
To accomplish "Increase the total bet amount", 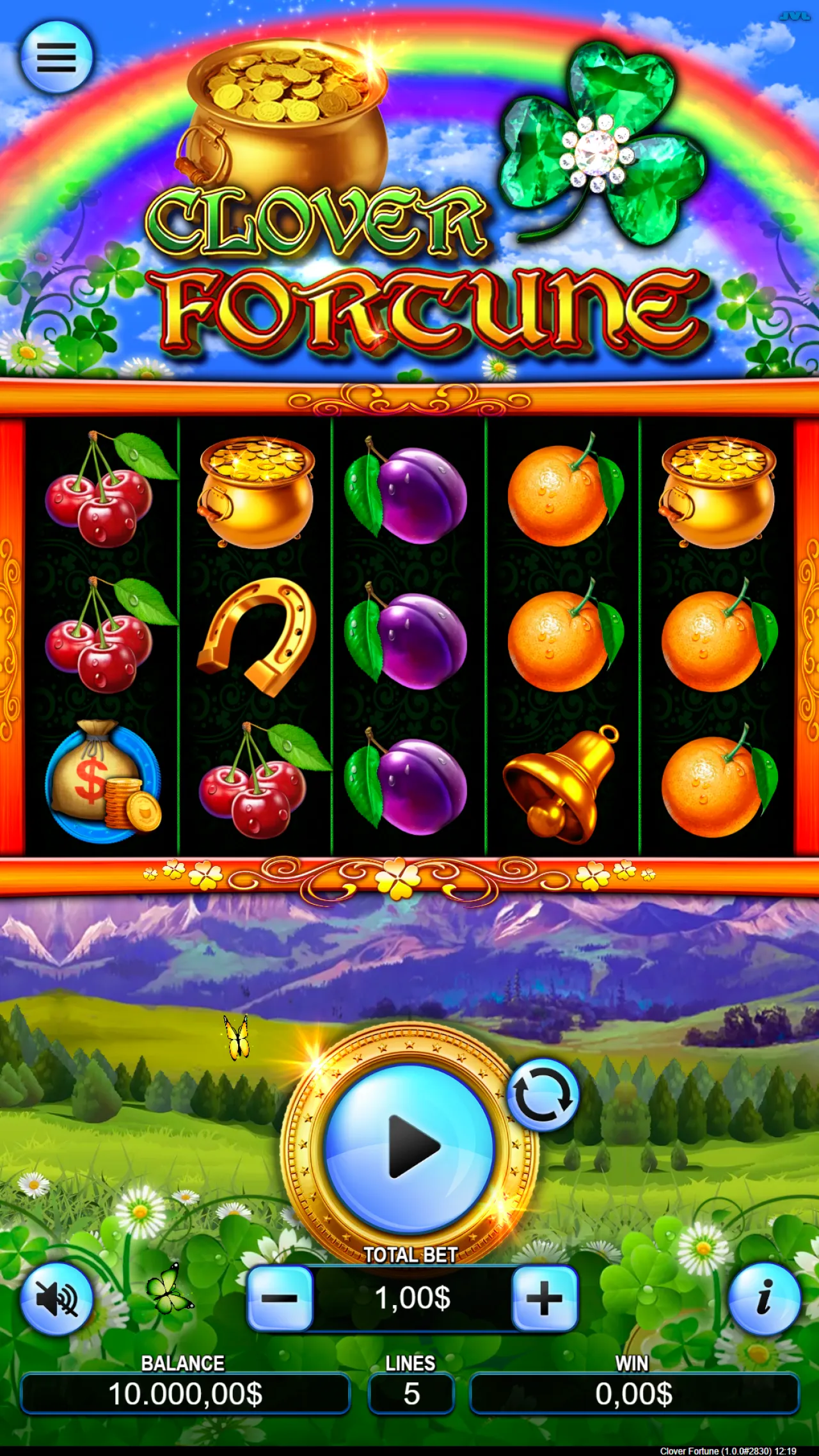I will 541,1299.
